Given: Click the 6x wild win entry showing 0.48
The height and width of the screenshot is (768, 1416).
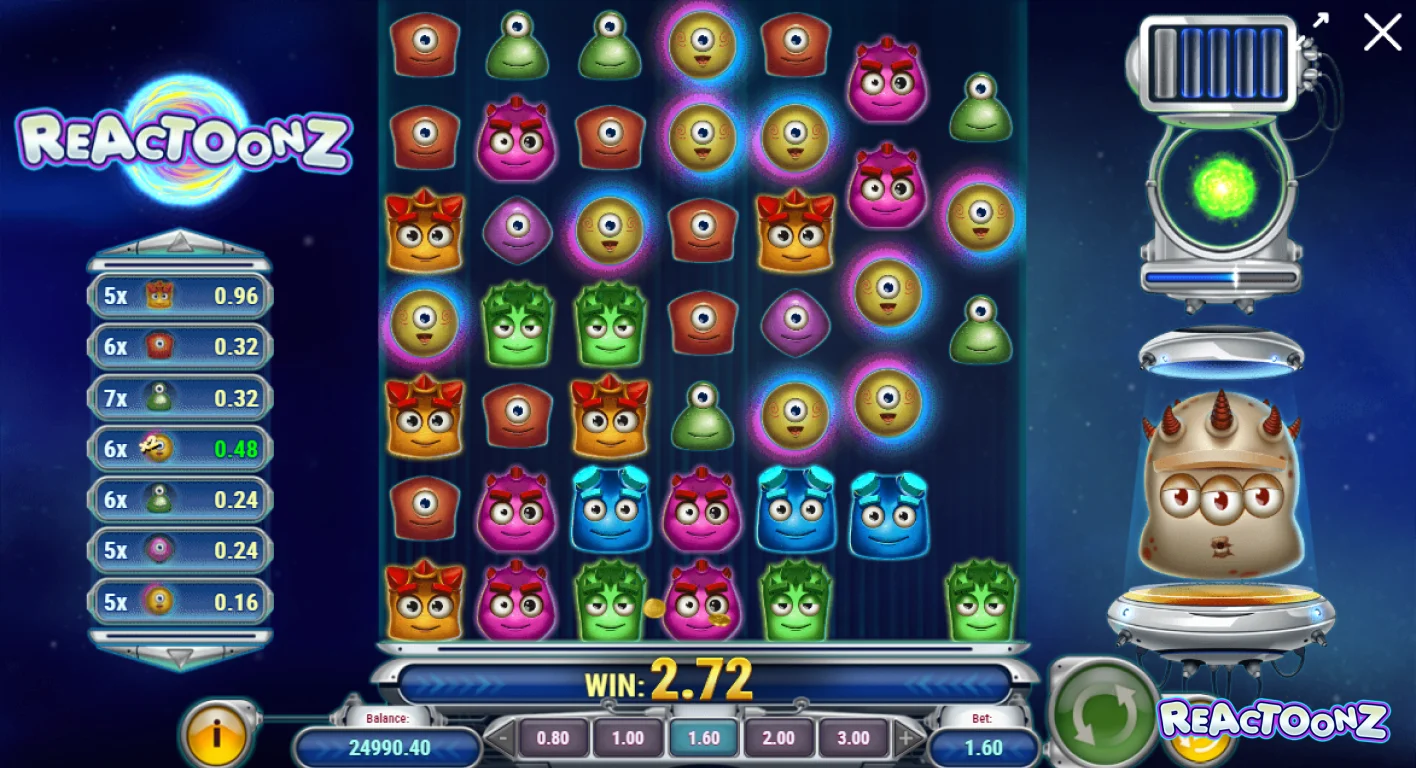Looking at the screenshot, I should pos(178,448).
